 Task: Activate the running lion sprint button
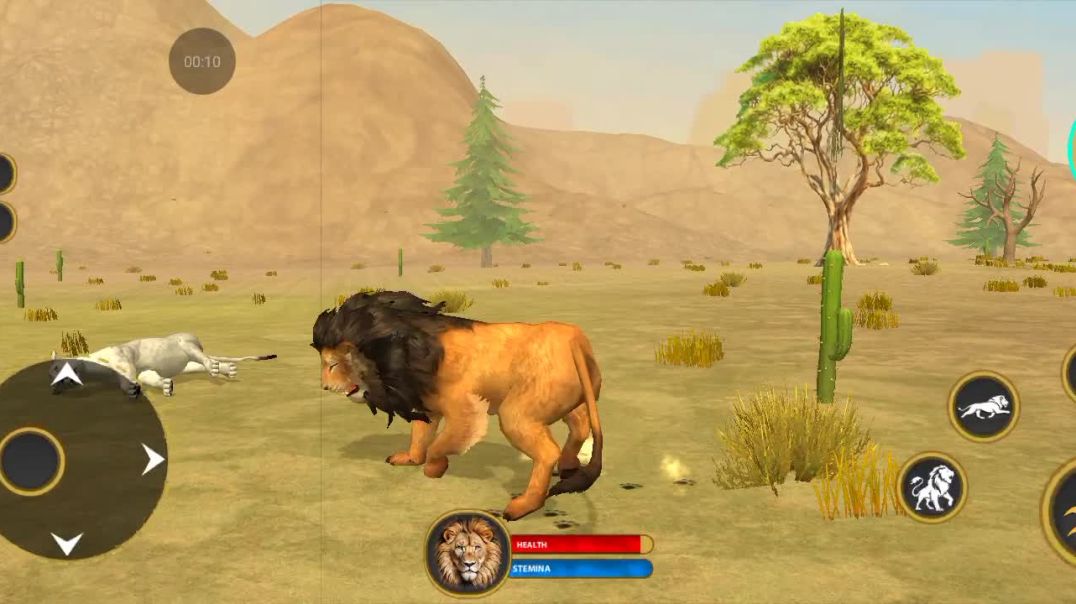click(x=983, y=406)
